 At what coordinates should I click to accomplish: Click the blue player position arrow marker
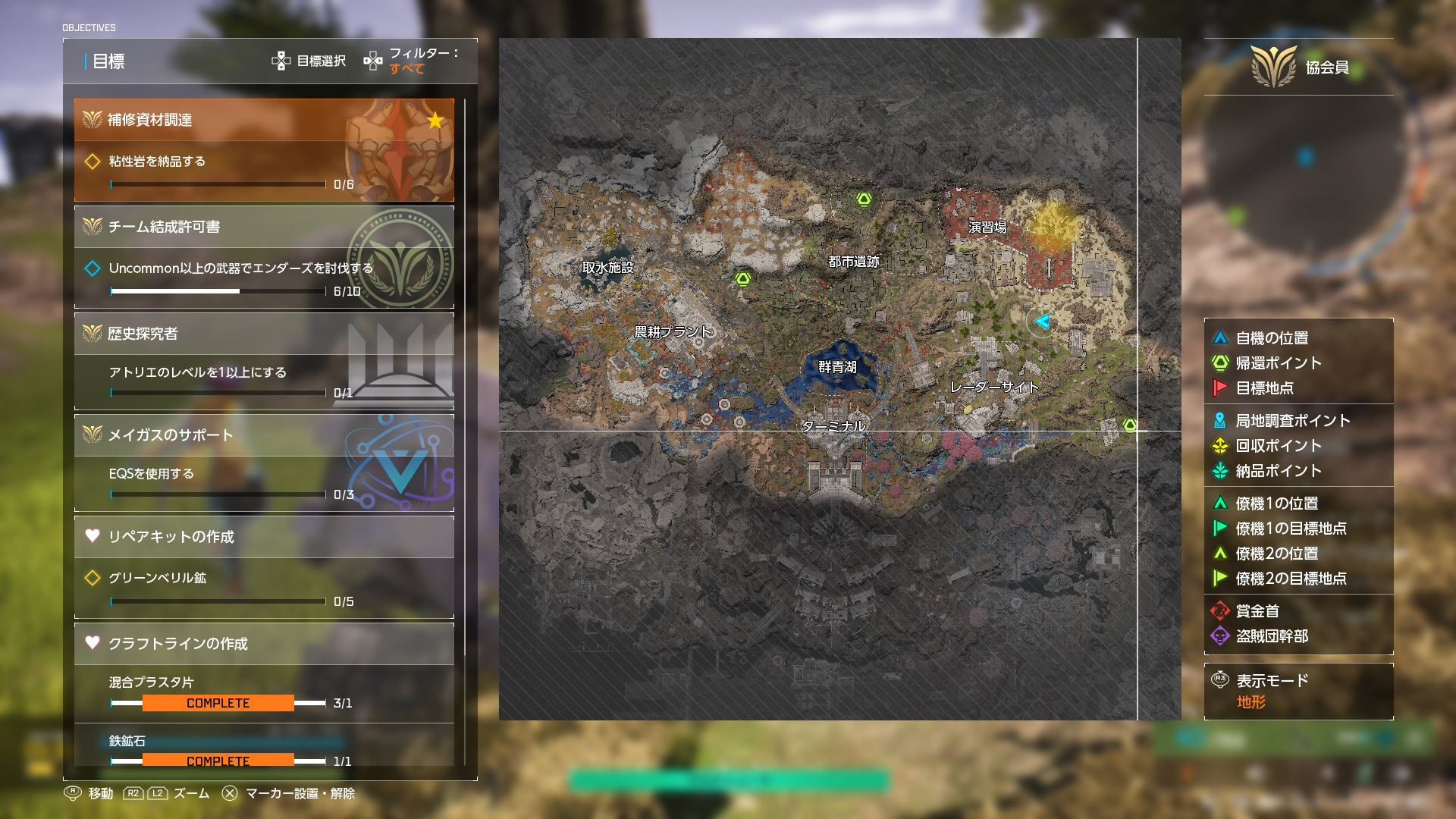click(1043, 322)
